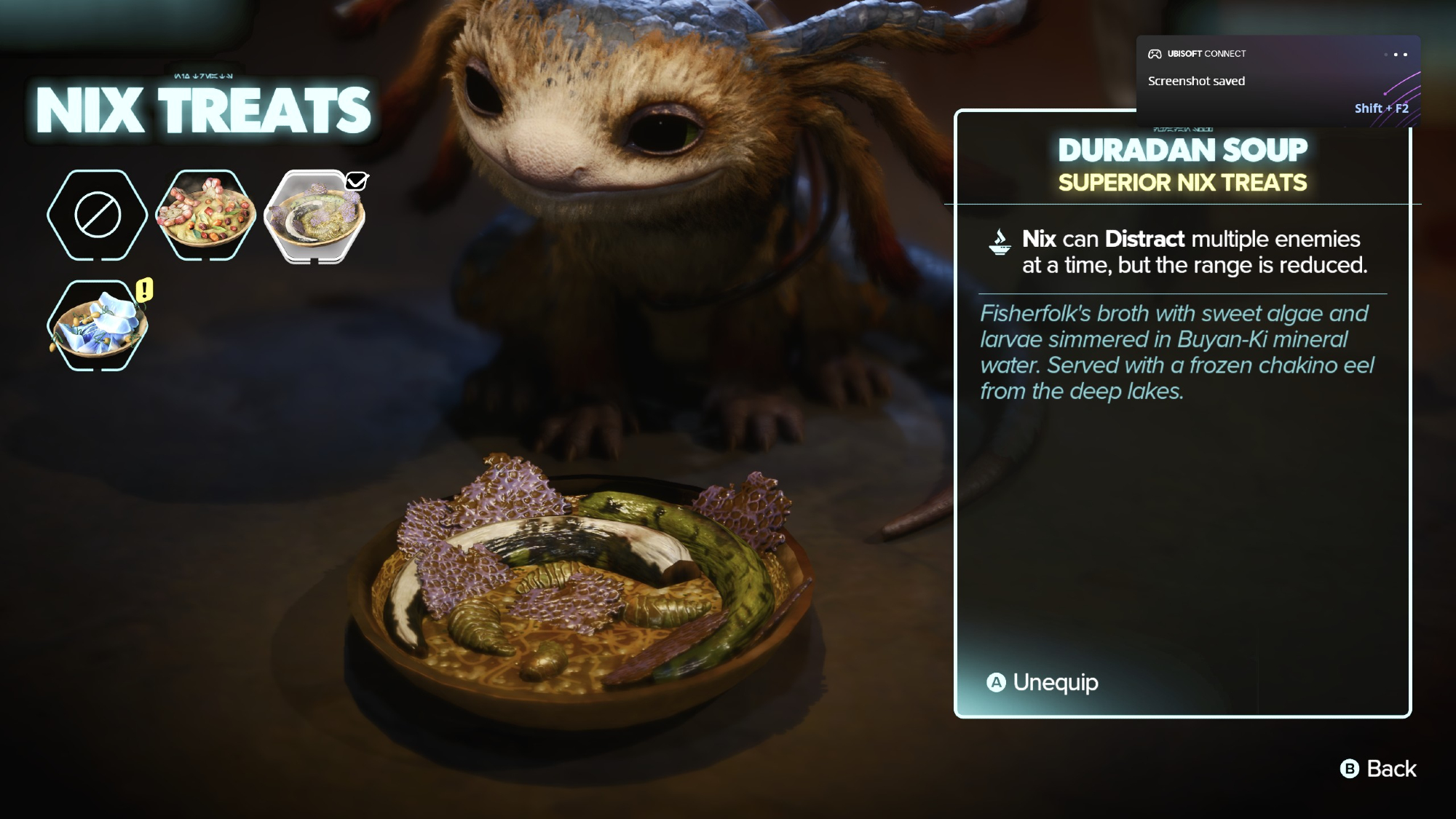1456x819 pixels.
Task: Unequip the Duradan Soup treat
Action: (1042, 682)
